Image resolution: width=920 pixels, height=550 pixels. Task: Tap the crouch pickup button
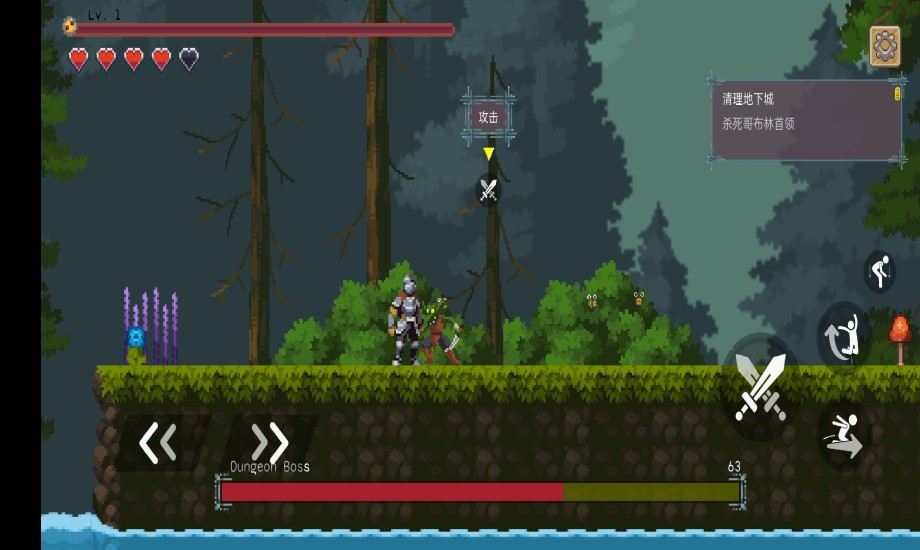[879, 271]
